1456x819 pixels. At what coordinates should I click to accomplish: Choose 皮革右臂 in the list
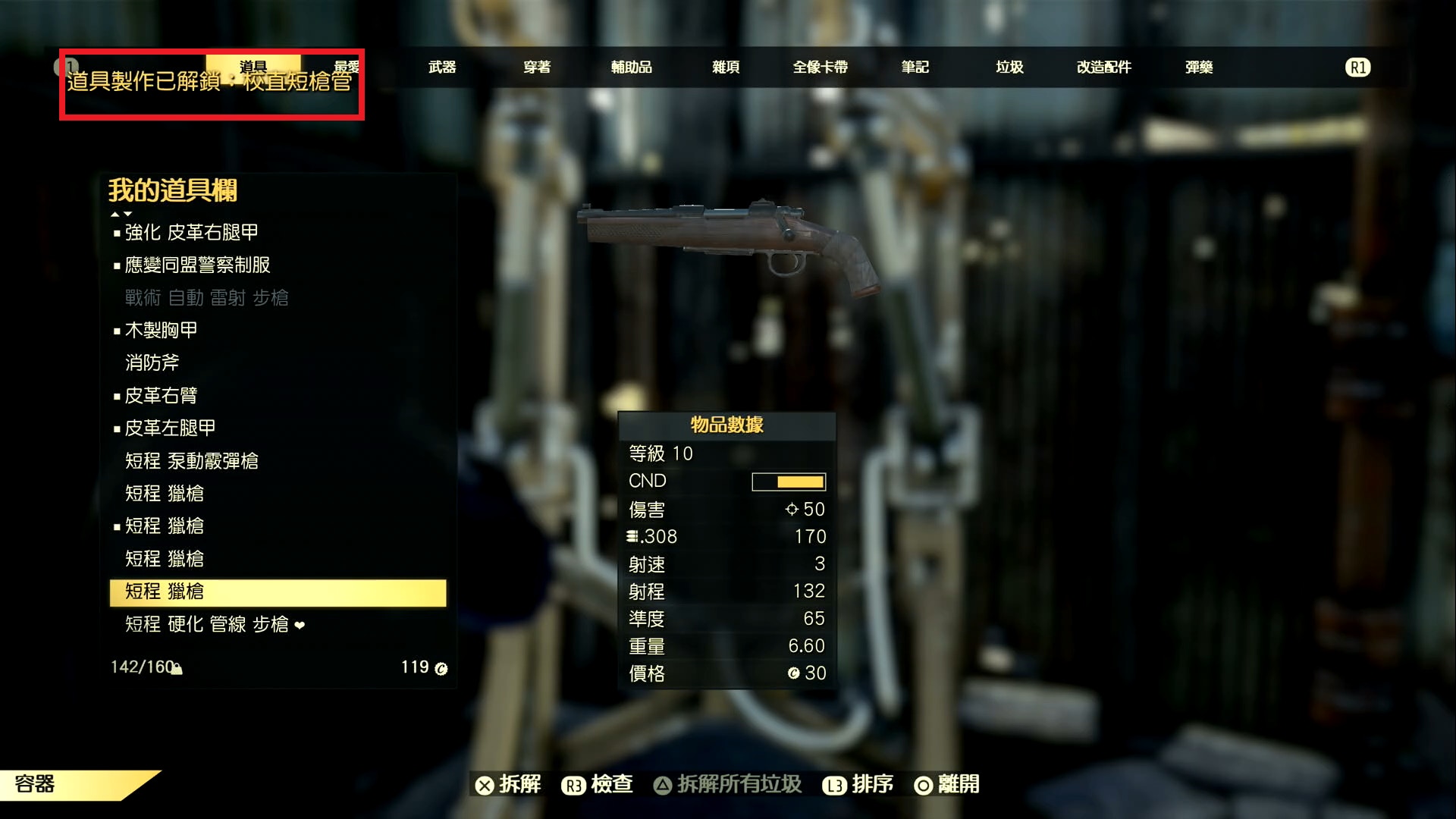tap(161, 395)
